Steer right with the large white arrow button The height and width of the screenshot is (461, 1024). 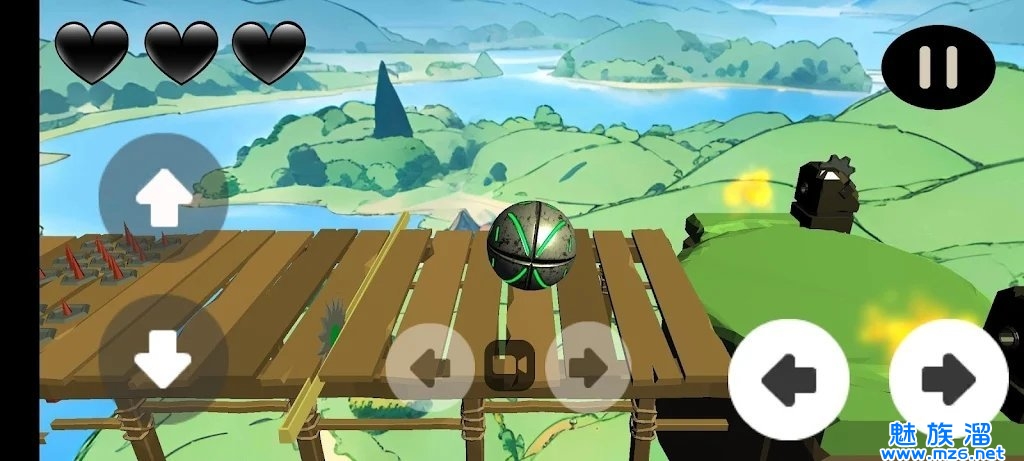coord(948,380)
